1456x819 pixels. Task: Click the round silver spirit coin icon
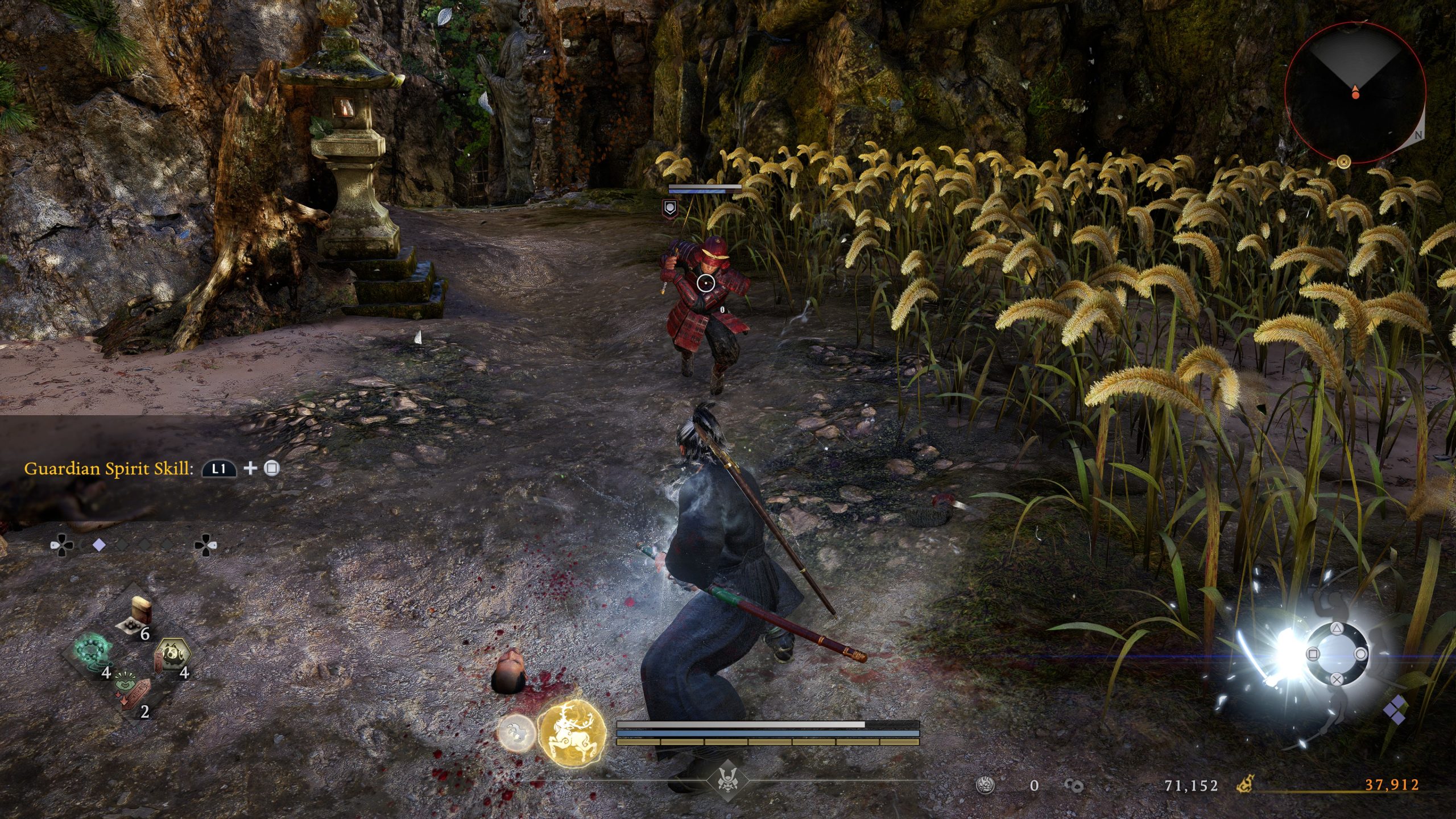tap(985, 785)
